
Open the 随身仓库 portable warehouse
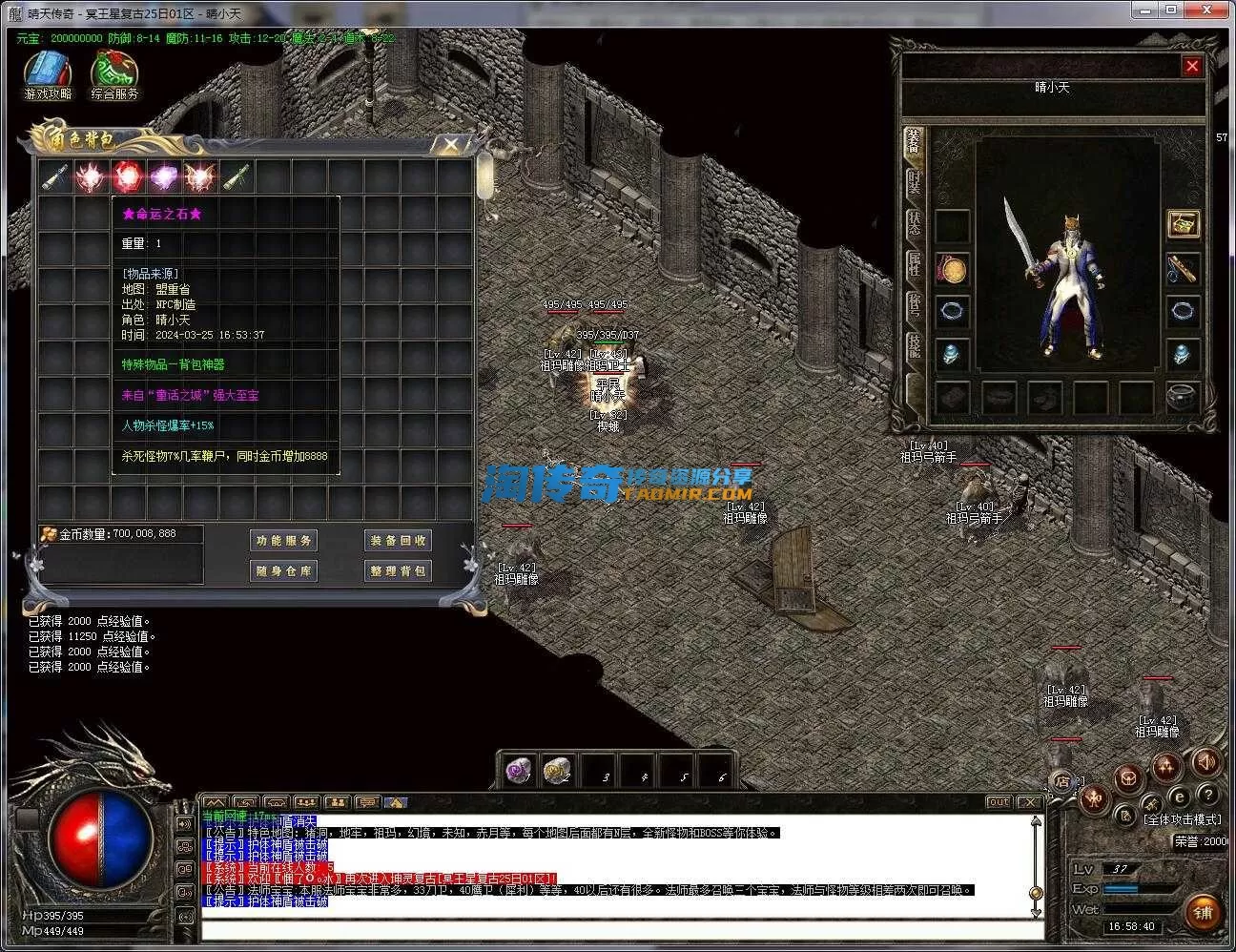[x=283, y=571]
